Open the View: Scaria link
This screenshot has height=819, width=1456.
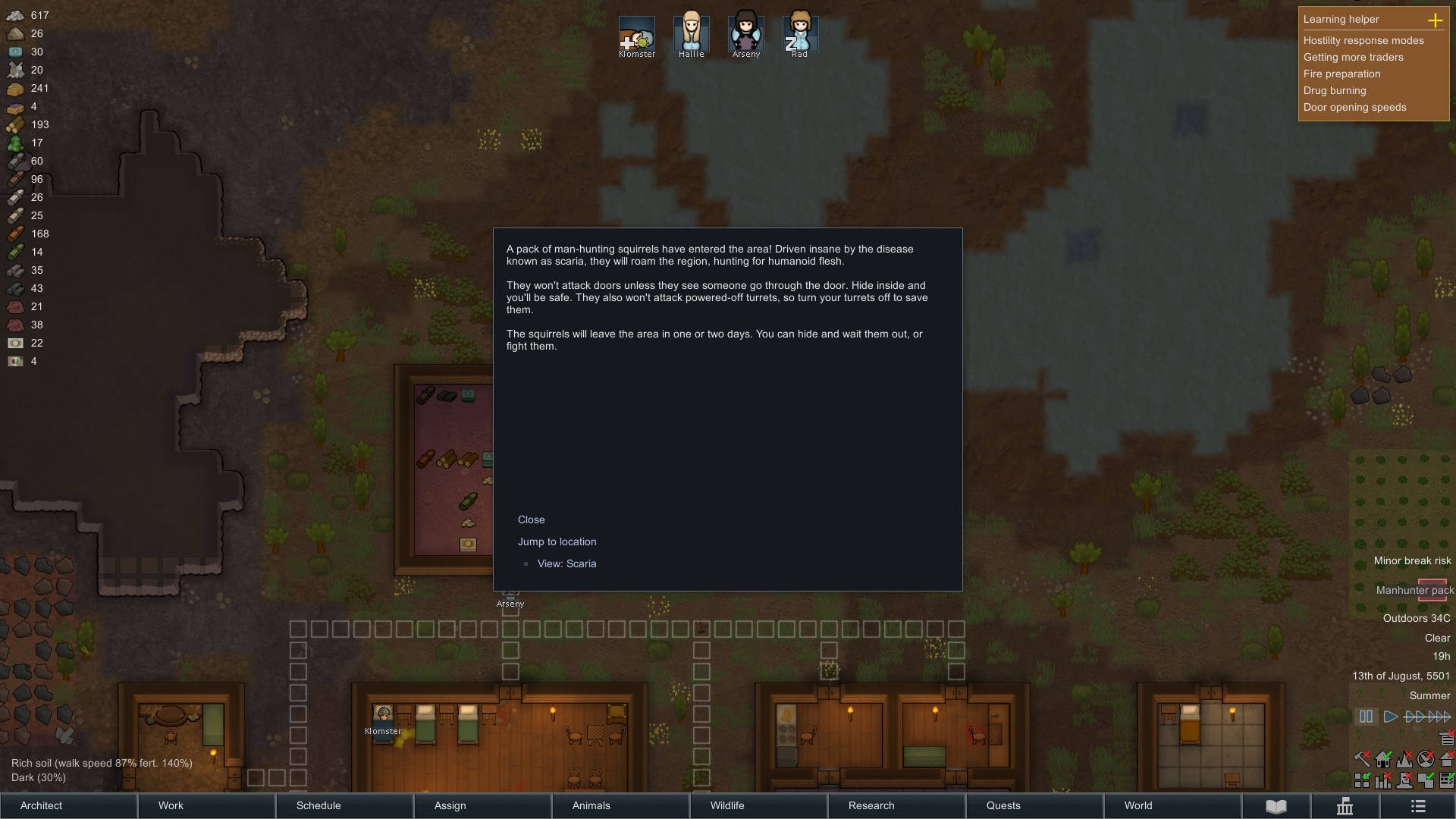point(566,563)
